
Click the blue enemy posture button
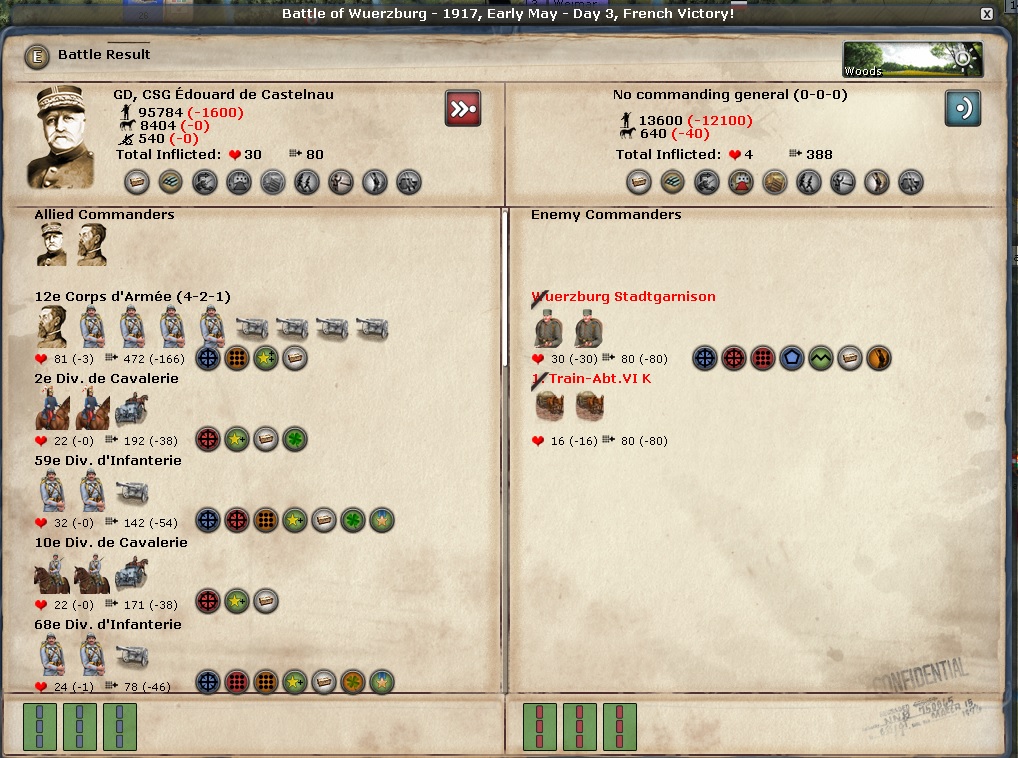pos(962,108)
